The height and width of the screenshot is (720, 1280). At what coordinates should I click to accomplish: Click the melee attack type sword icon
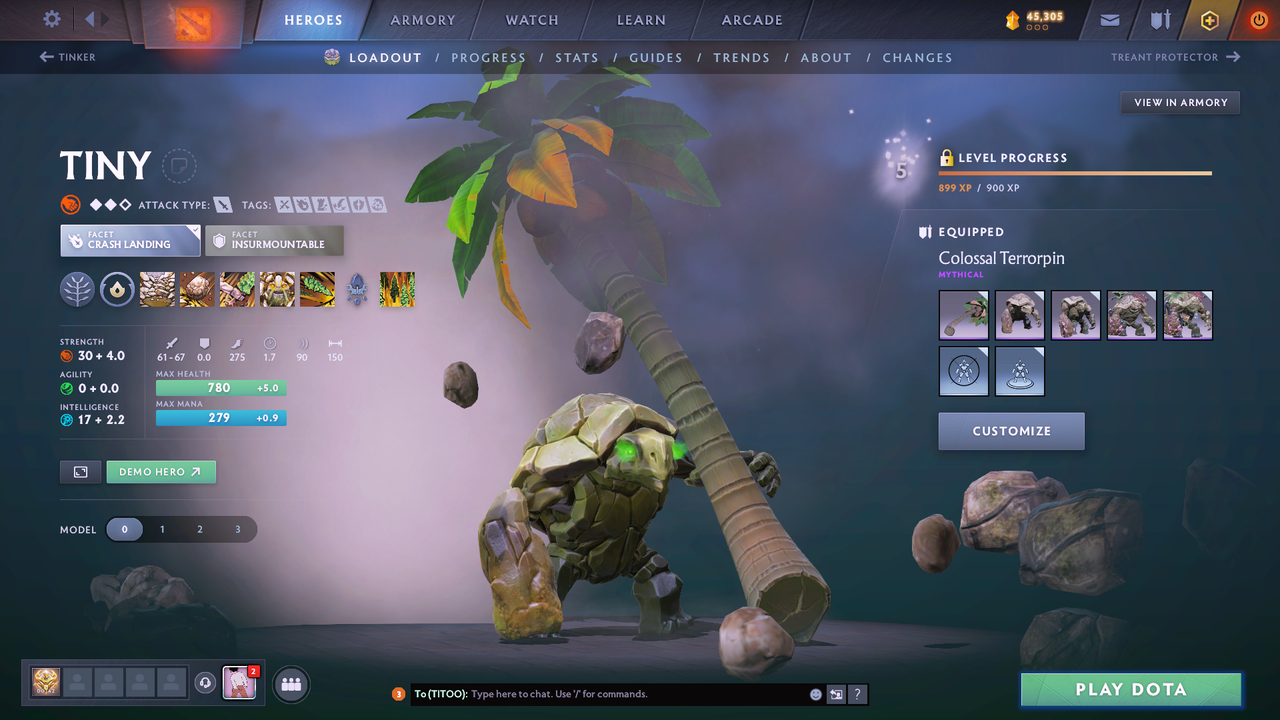222,204
